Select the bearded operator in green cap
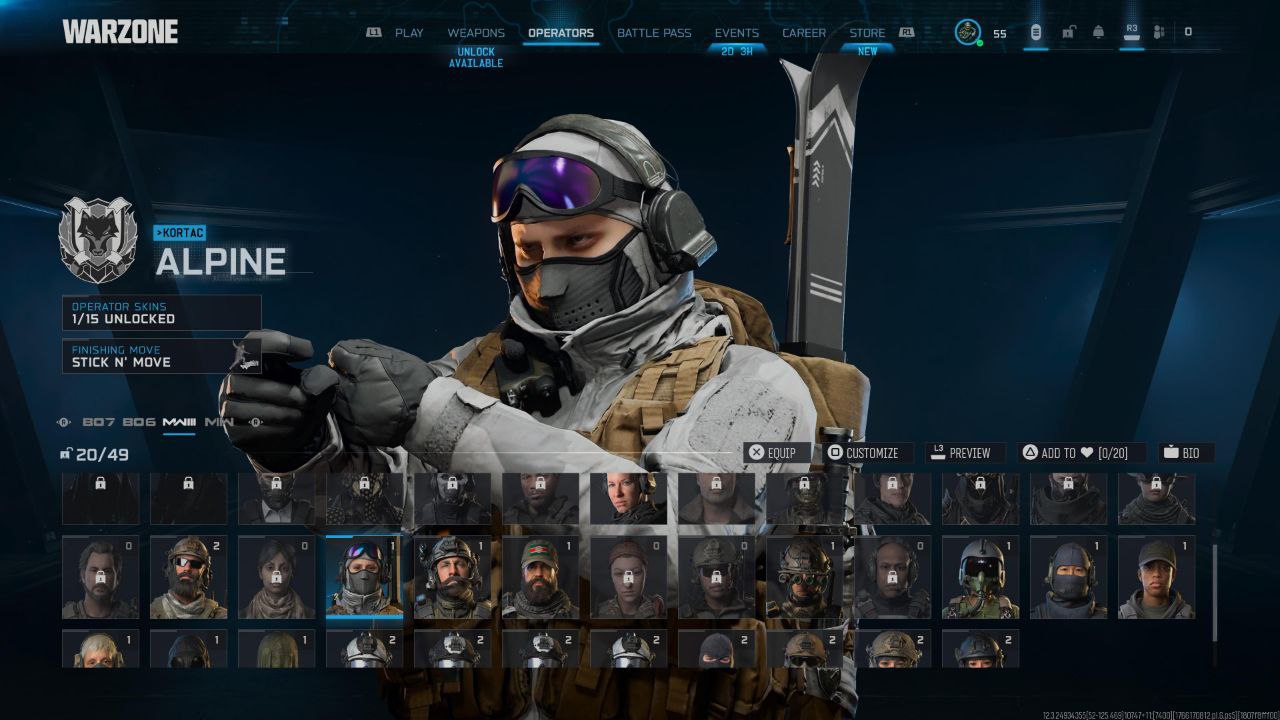 point(540,577)
